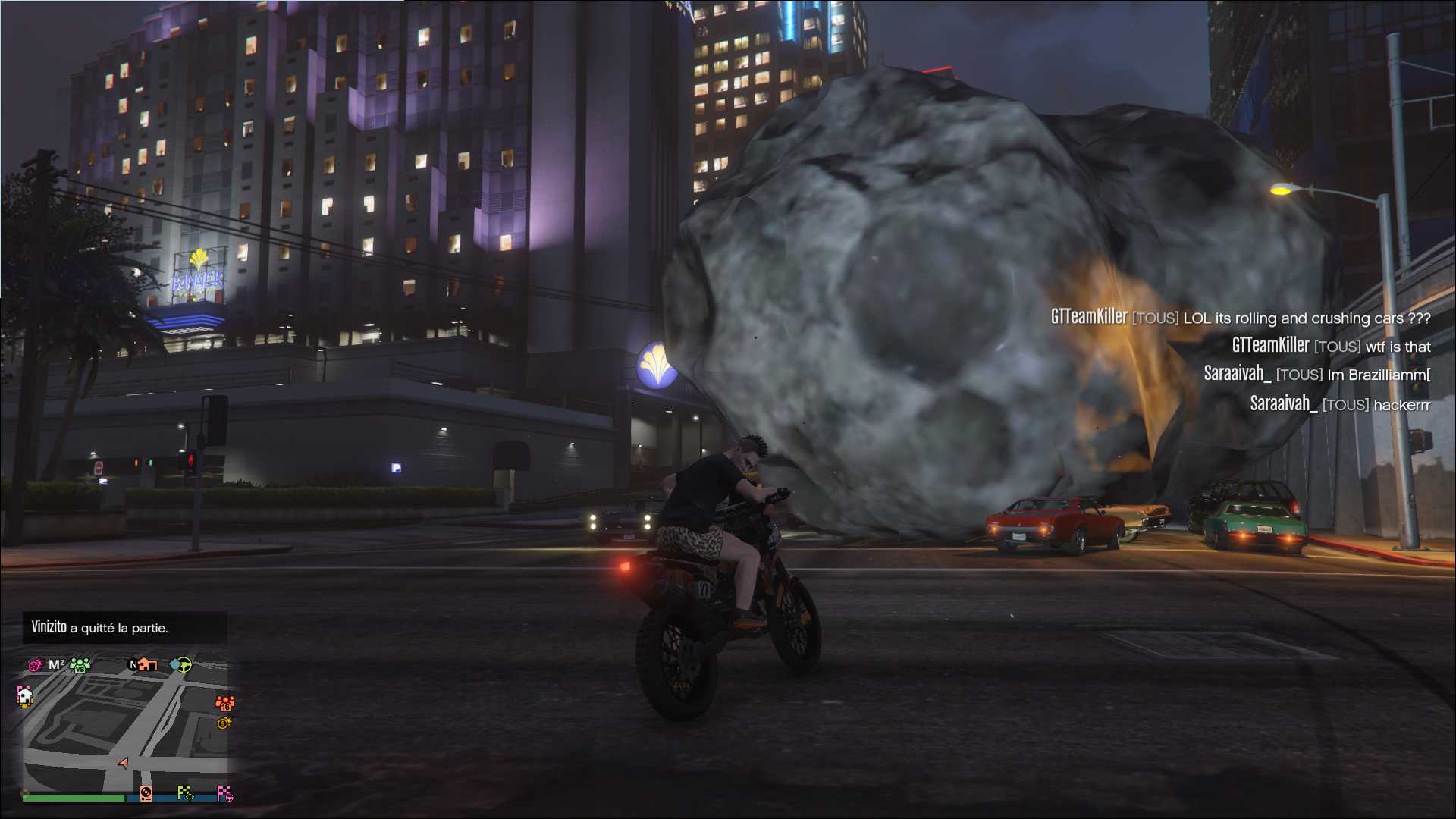Image resolution: width=1456 pixels, height=819 pixels.
Task: Select the green checkered flag race blip
Action: [185, 793]
